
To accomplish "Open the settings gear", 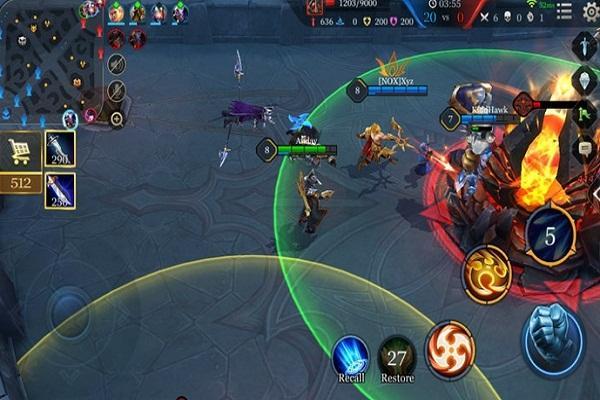I will coord(592,12).
